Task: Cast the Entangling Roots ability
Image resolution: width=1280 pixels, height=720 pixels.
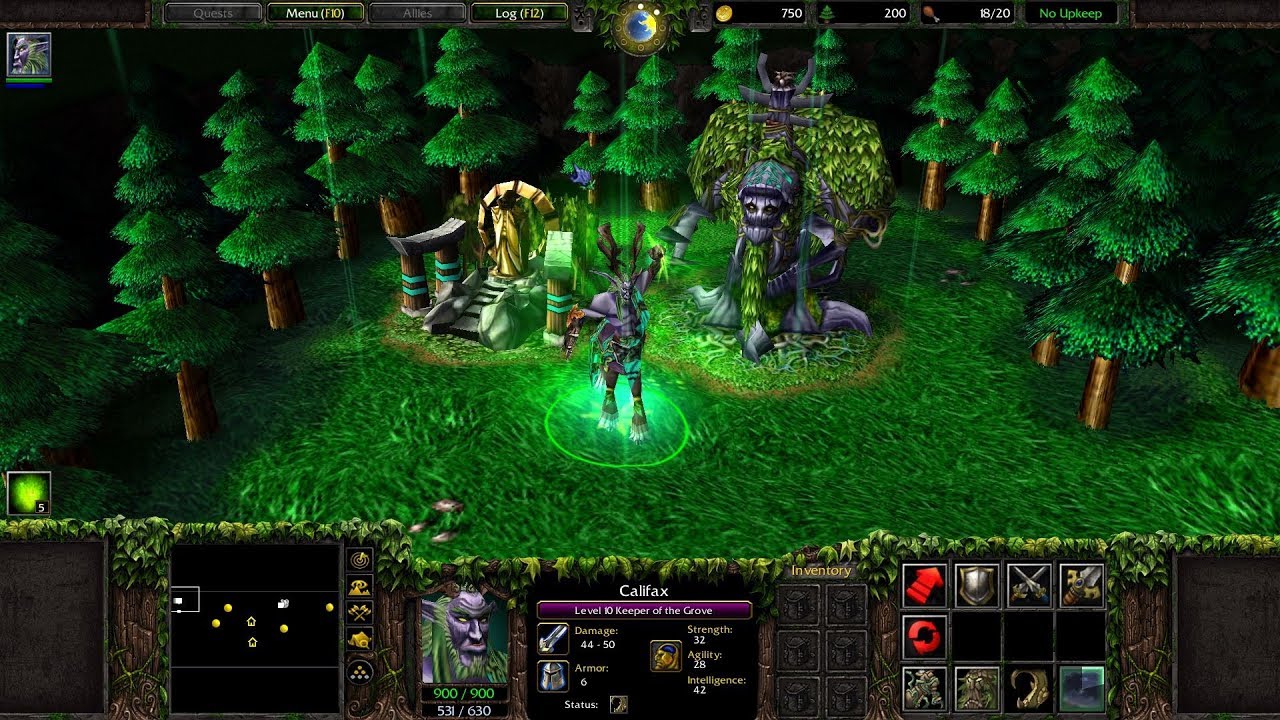Action: pyautogui.click(x=925, y=689)
